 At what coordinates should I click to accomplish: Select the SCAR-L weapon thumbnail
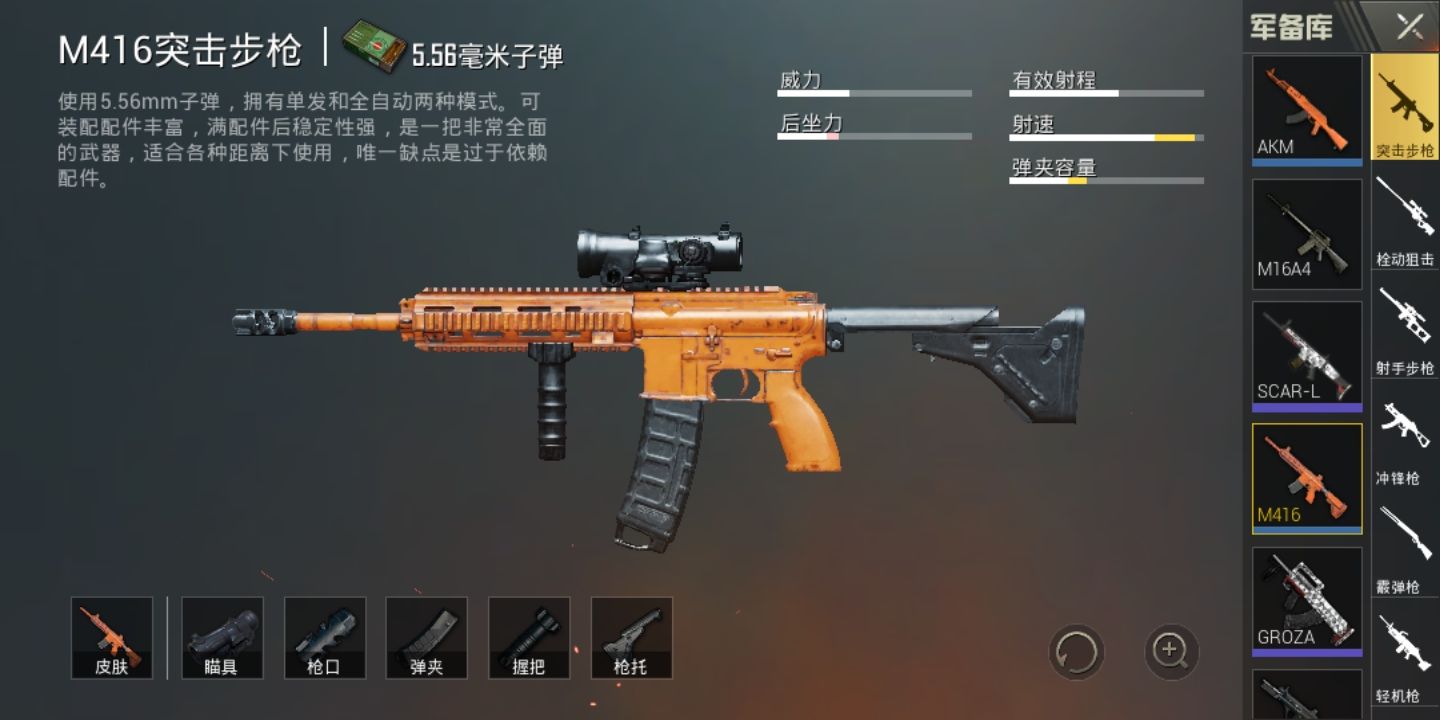[x=1306, y=352]
